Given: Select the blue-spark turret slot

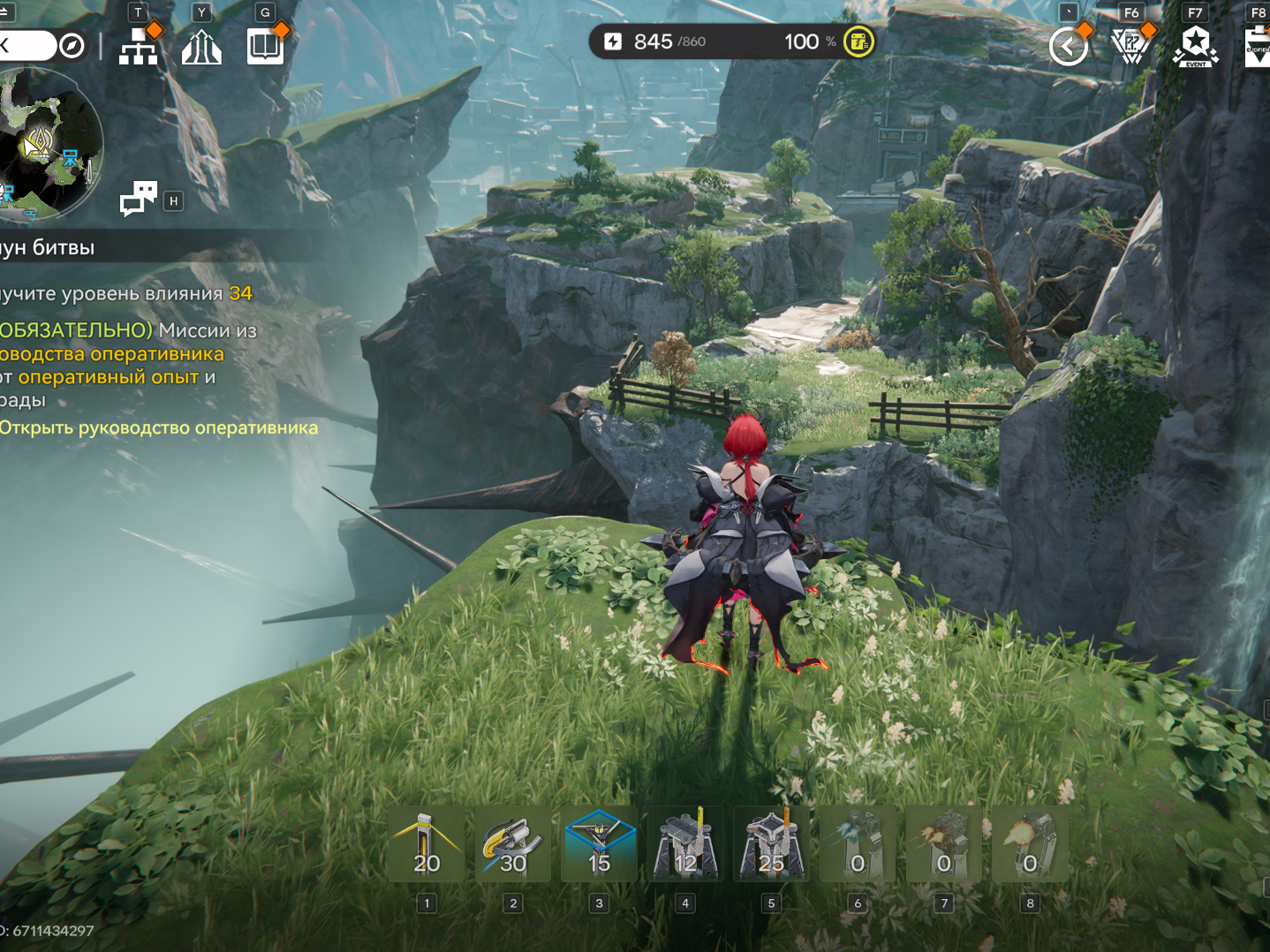Looking at the screenshot, I should (x=857, y=844).
